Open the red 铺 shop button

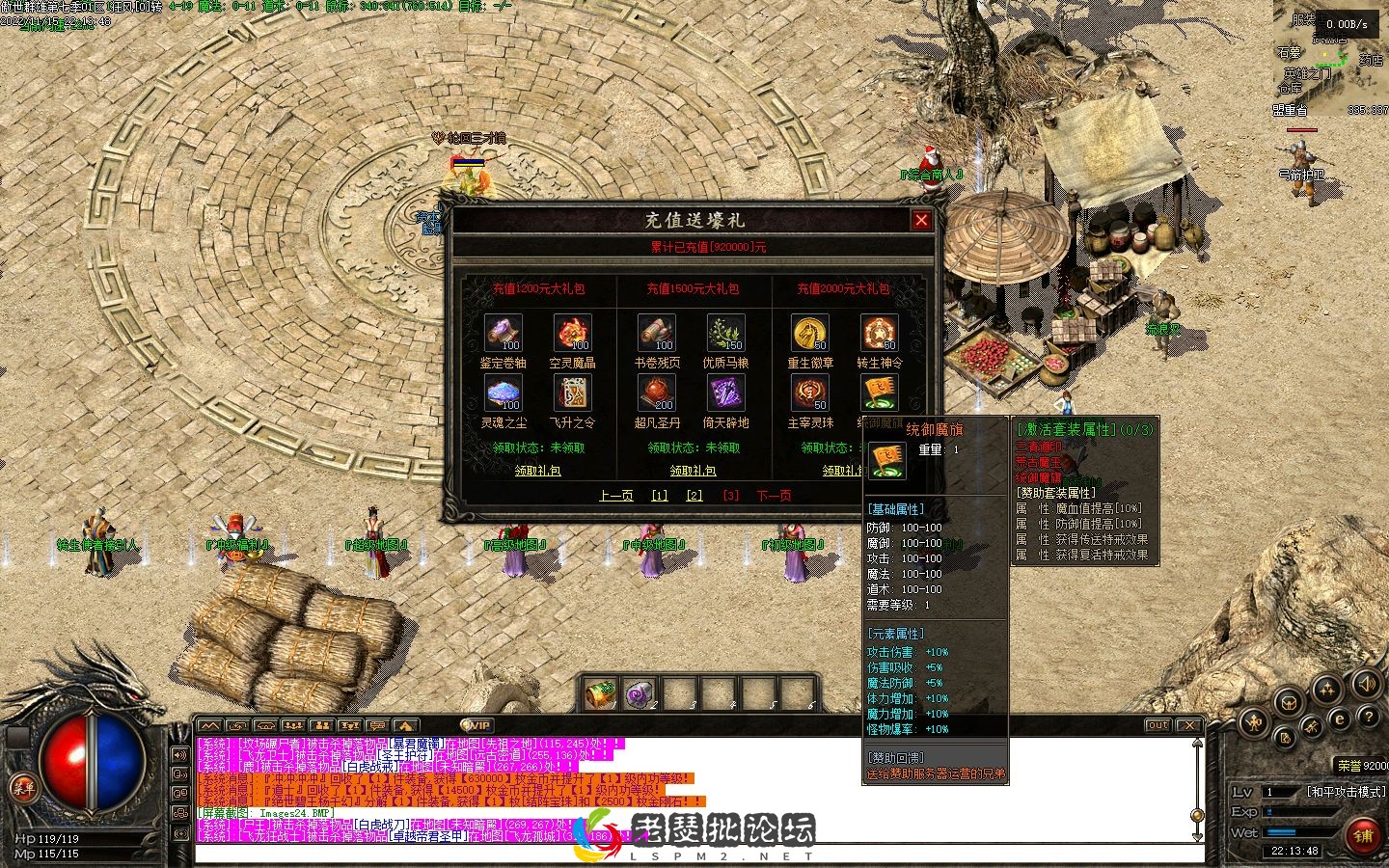1363,833
